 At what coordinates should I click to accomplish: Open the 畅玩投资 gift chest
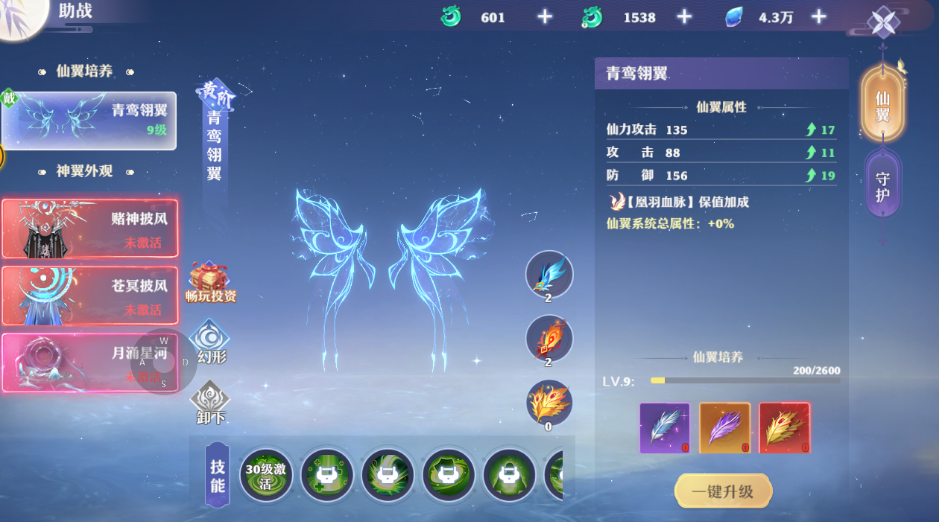(x=210, y=281)
